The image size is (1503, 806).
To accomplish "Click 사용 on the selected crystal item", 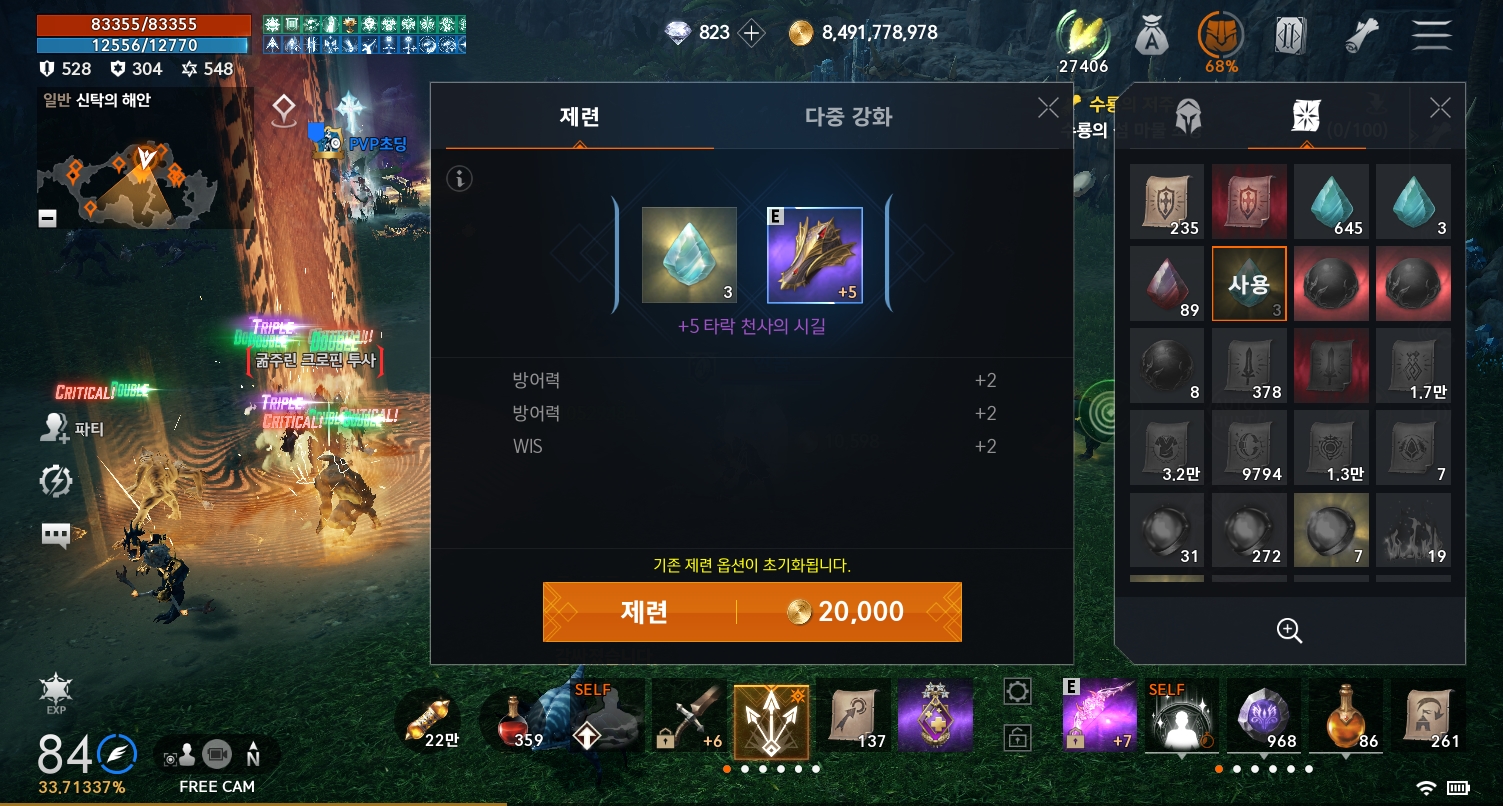I will point(1248,284).
